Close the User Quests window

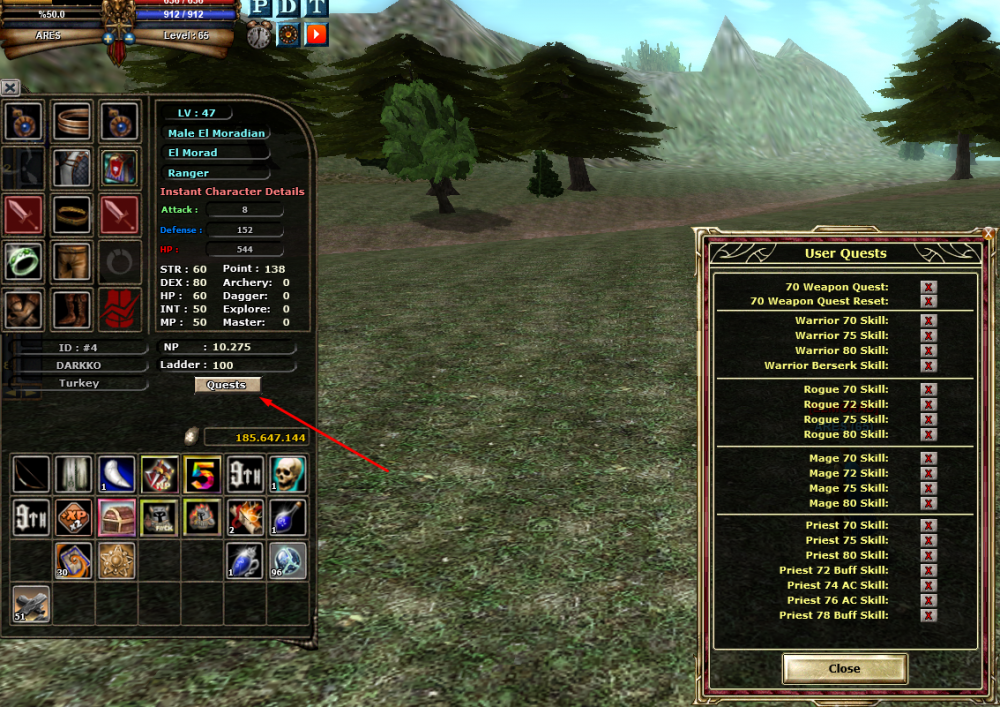coord(844,668)
